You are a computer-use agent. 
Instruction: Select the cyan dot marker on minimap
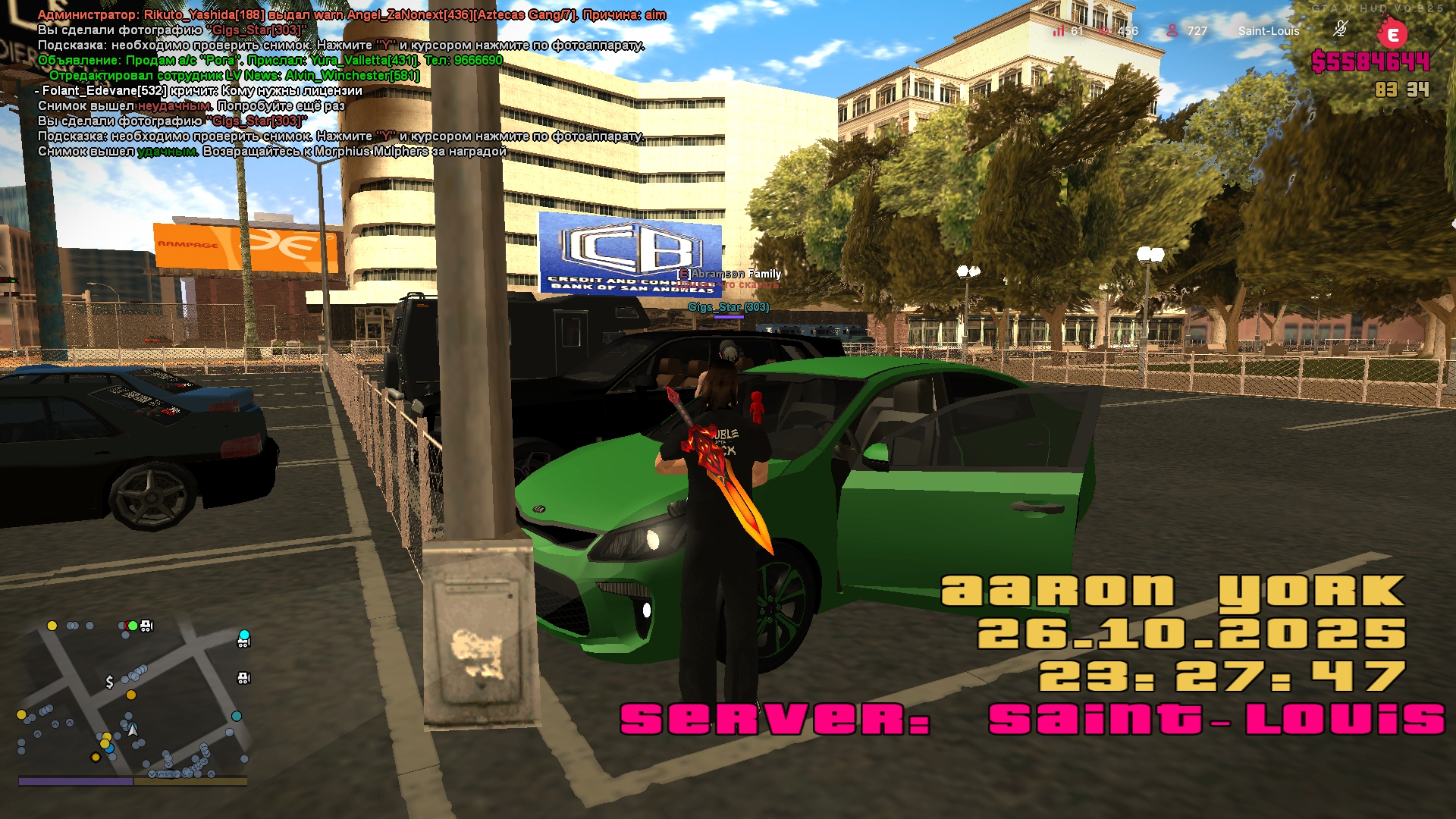pyautogui.click(x=244, y=635)
